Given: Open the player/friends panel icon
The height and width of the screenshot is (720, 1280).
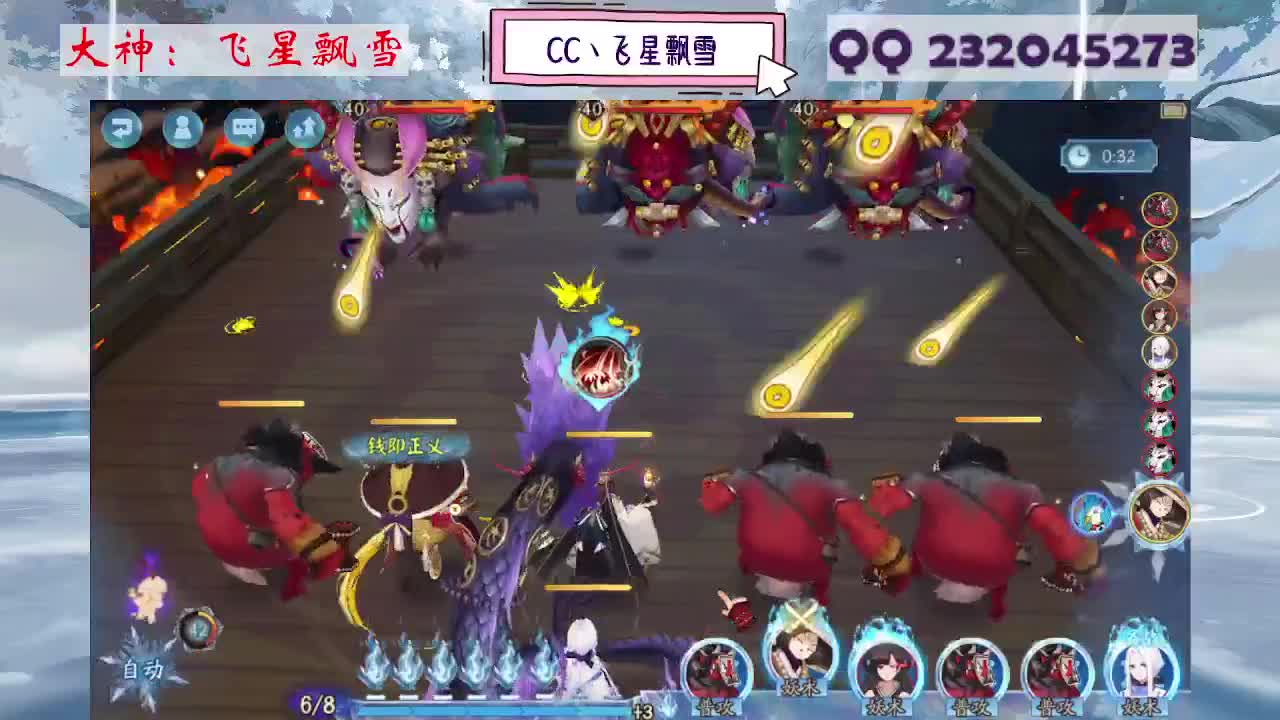Looking at the screenshot, I should tap(183, 130).
